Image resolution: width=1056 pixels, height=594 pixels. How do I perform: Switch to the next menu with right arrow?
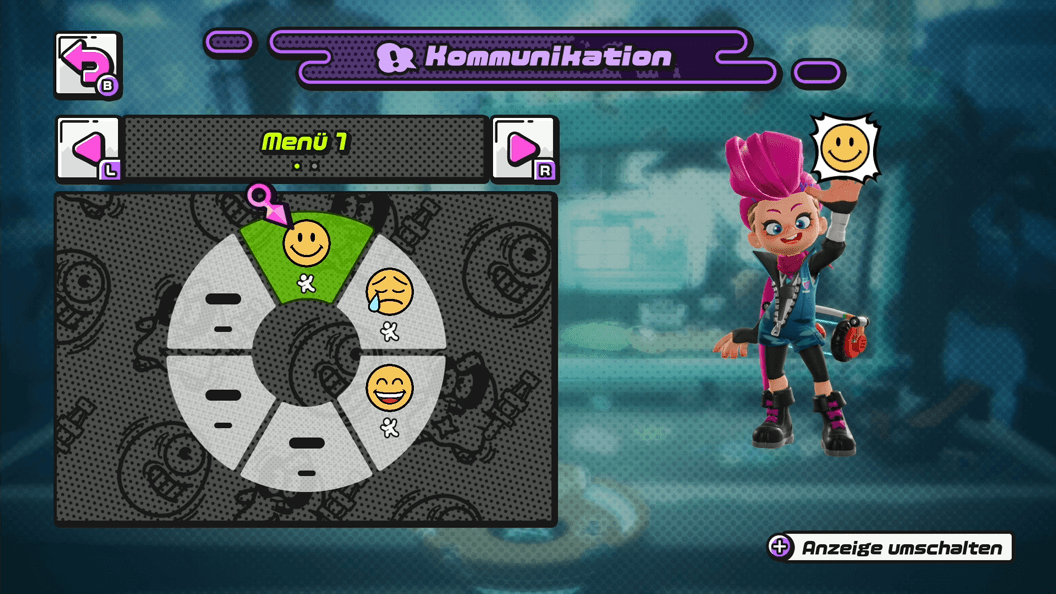pos(524,150)
